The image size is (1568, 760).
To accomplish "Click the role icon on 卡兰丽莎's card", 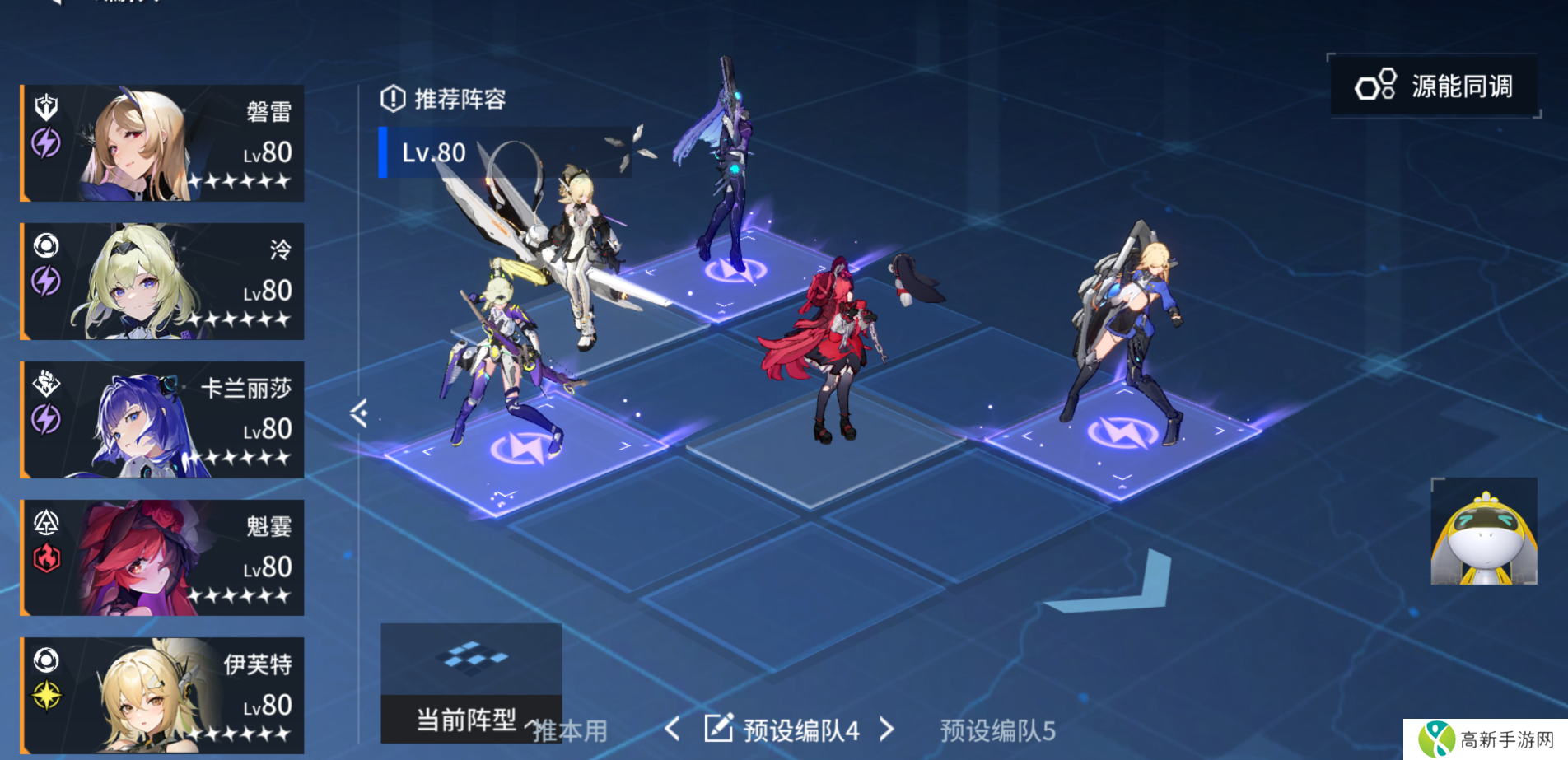I will tap(47, 385).
